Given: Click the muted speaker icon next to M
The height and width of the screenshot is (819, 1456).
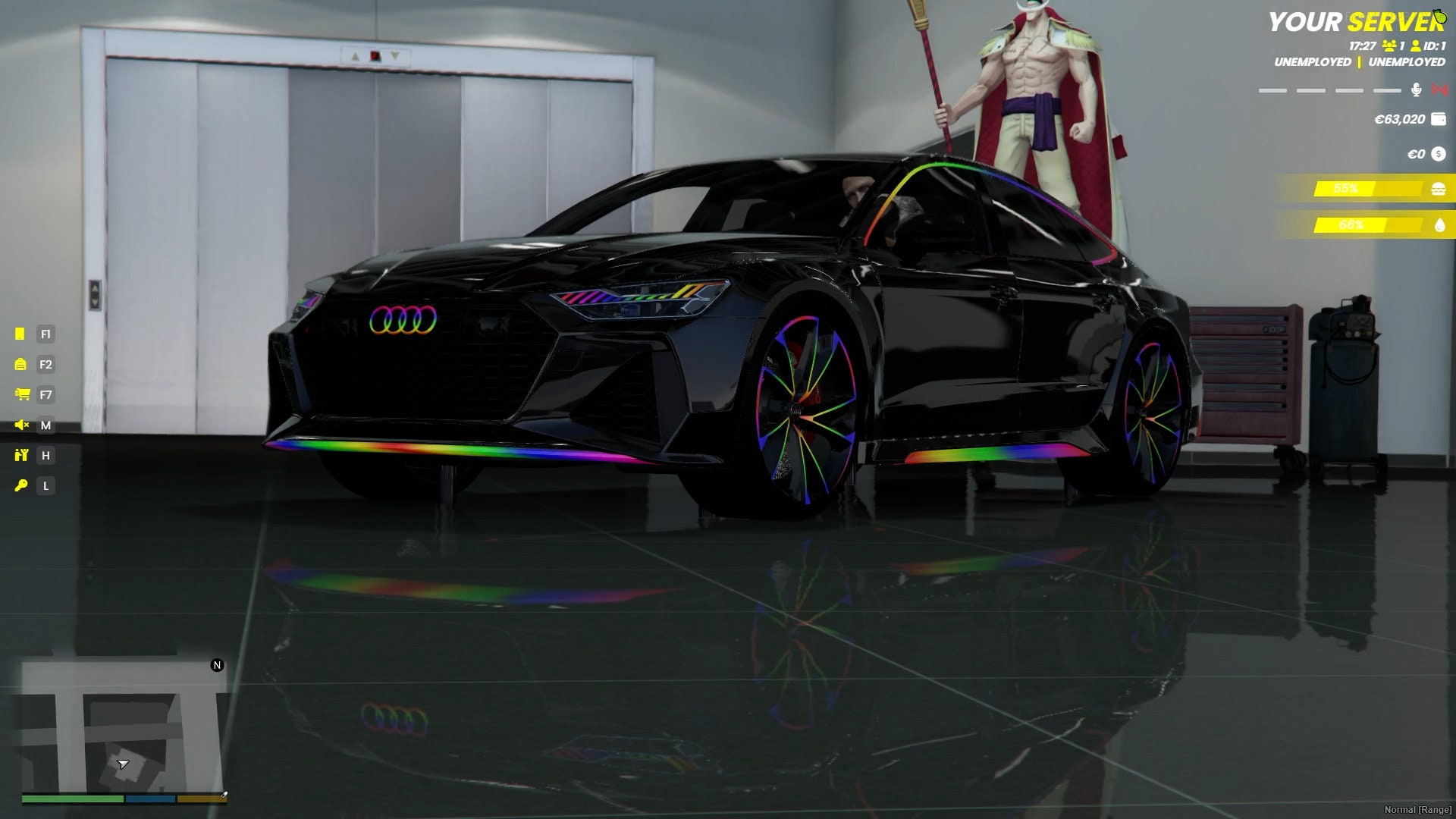Looking at the screenshot, I should click(22, 426).
